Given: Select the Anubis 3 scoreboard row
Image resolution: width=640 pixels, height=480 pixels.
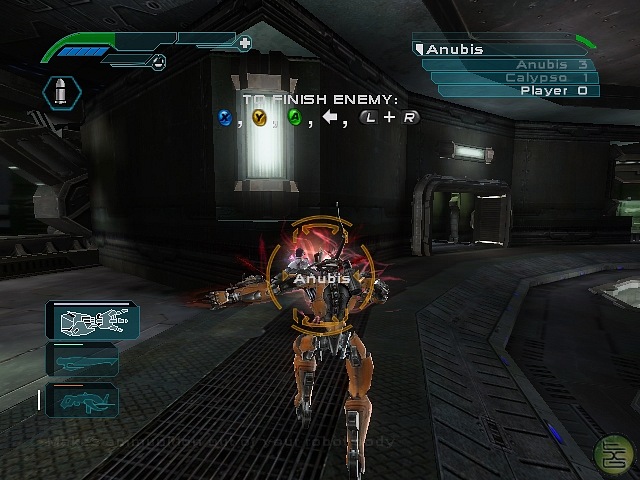Looking at the screenshot, I should coord(512,64).
